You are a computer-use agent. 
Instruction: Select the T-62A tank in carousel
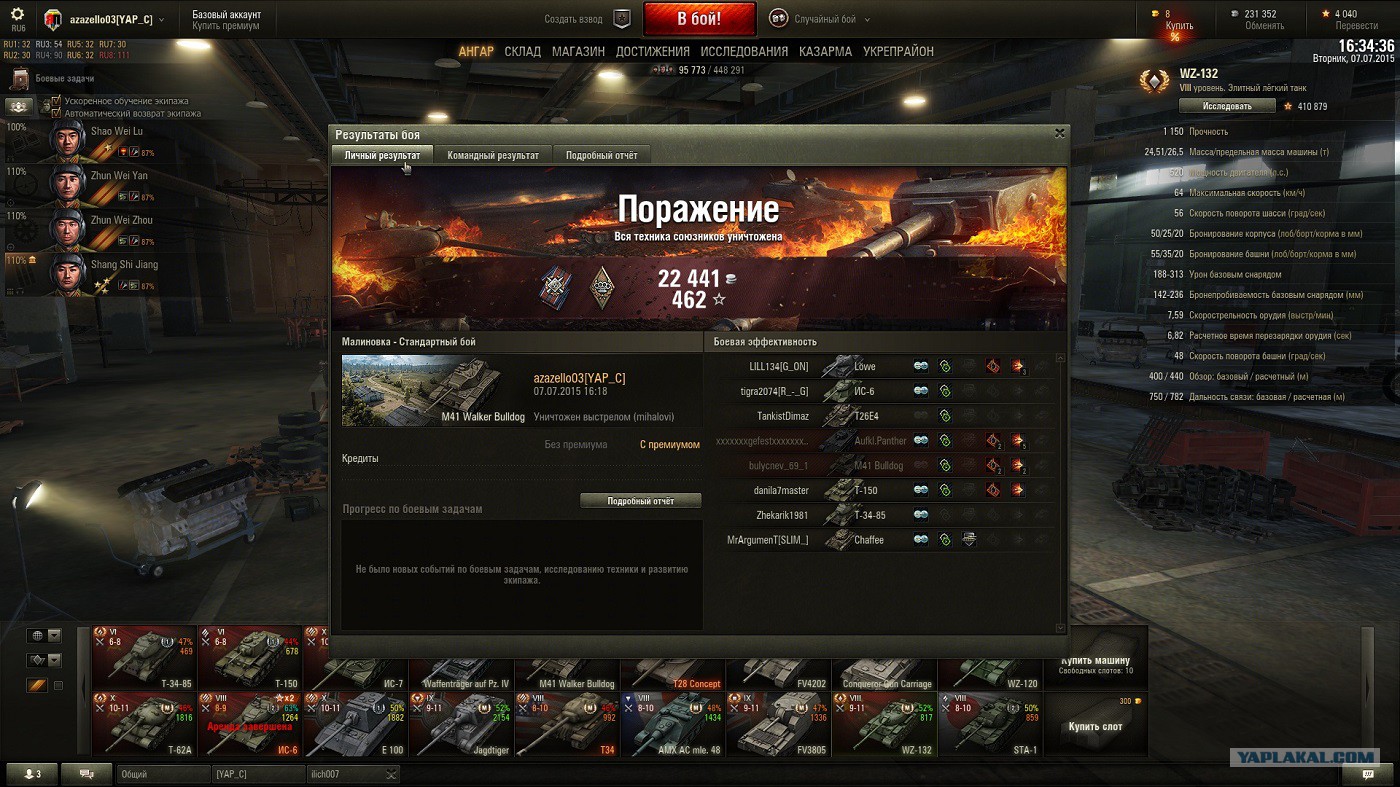click(x=145, y=724)
